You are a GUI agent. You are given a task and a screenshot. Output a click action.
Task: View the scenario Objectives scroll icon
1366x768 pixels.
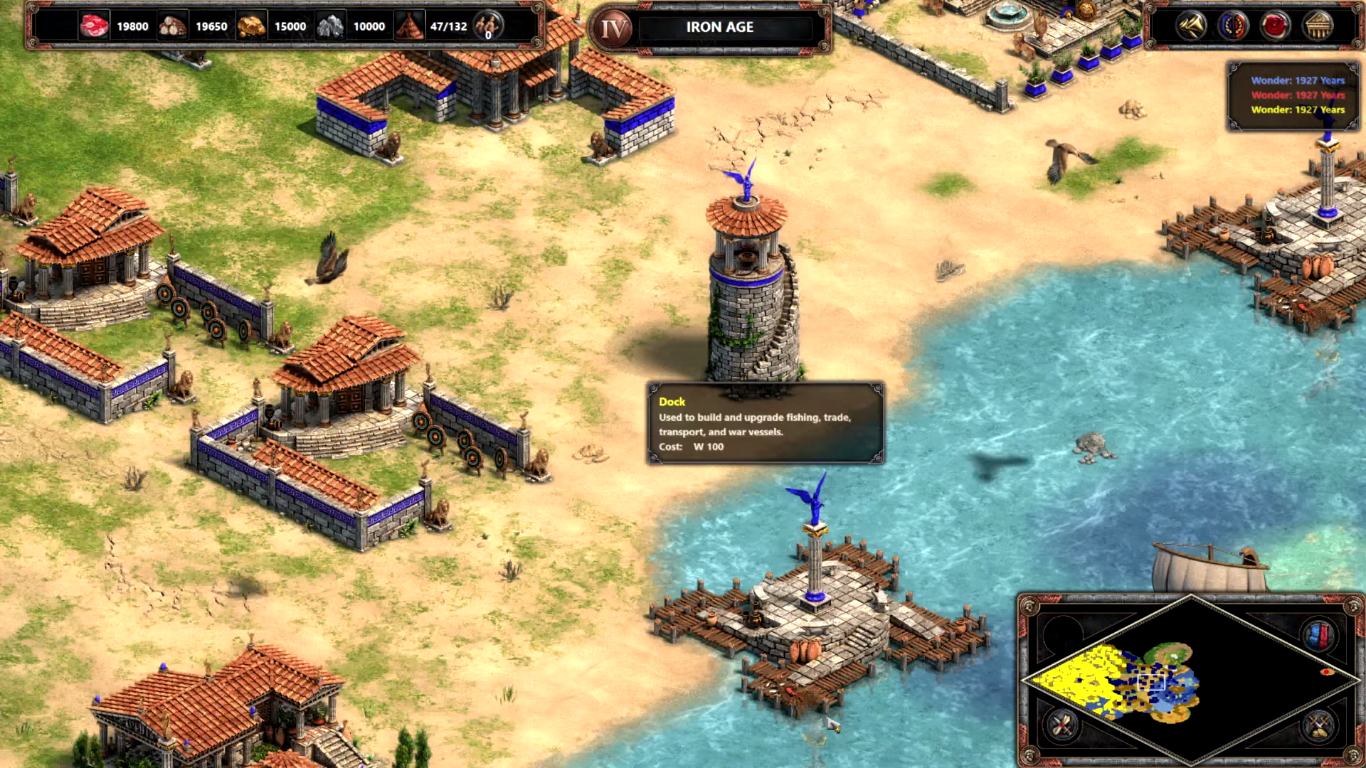1274,24
